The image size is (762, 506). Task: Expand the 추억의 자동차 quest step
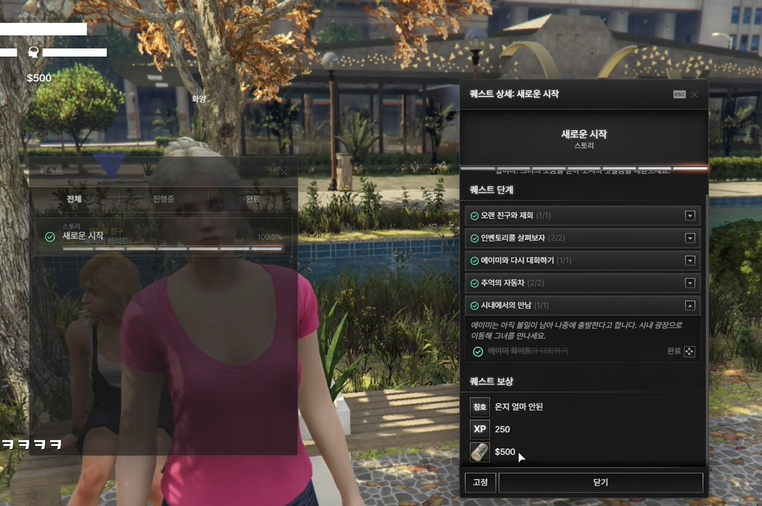pos(690,283)
